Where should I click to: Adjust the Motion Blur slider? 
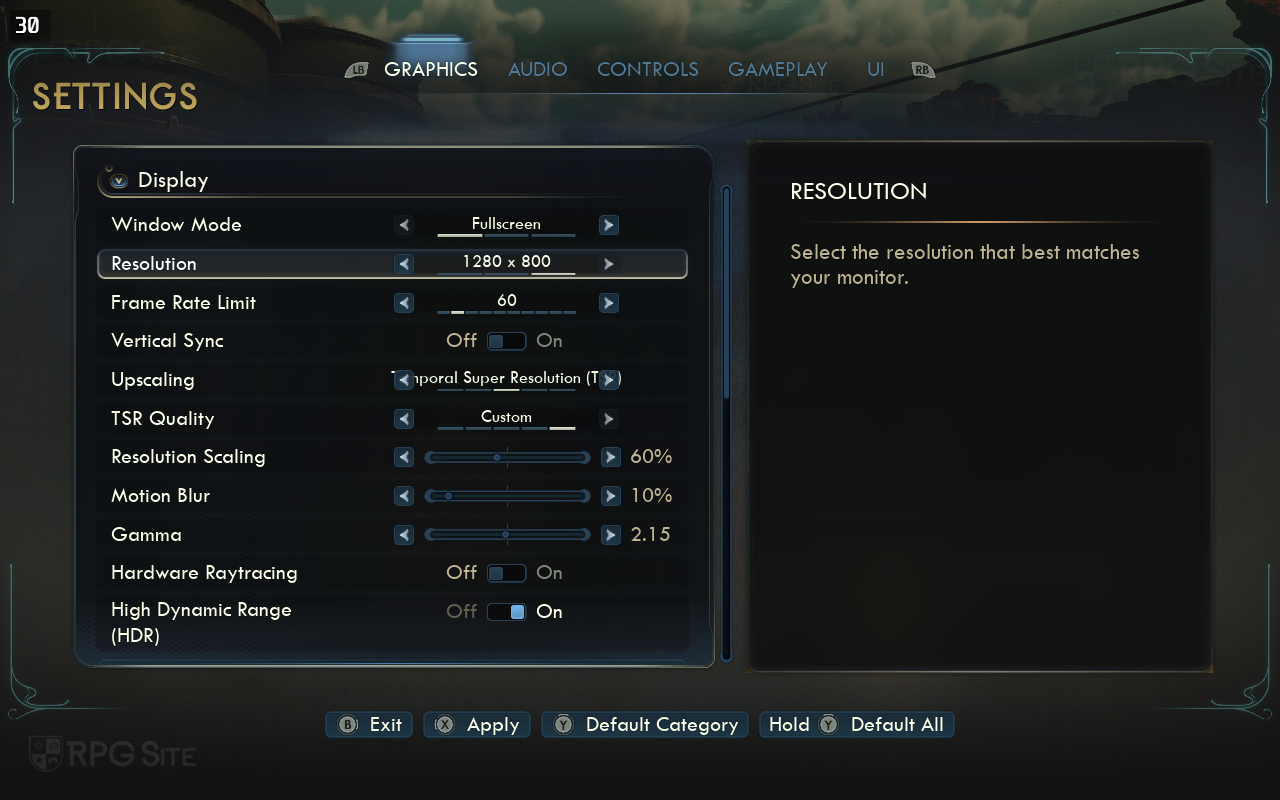point(507,496)
